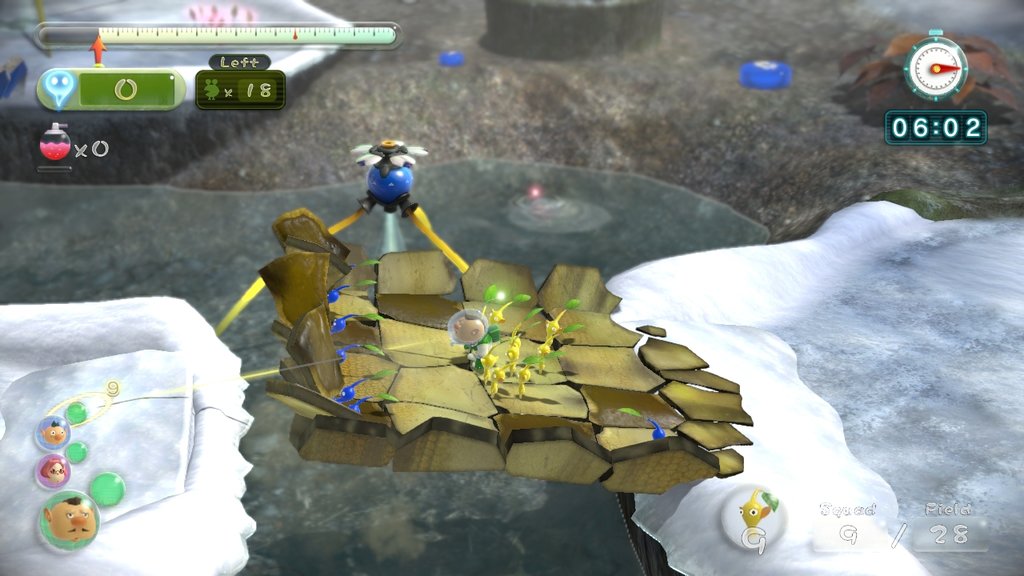Screen dimensions: 1024x576
Task: Switch to the Brittany leader portrait
Action: 52,471
